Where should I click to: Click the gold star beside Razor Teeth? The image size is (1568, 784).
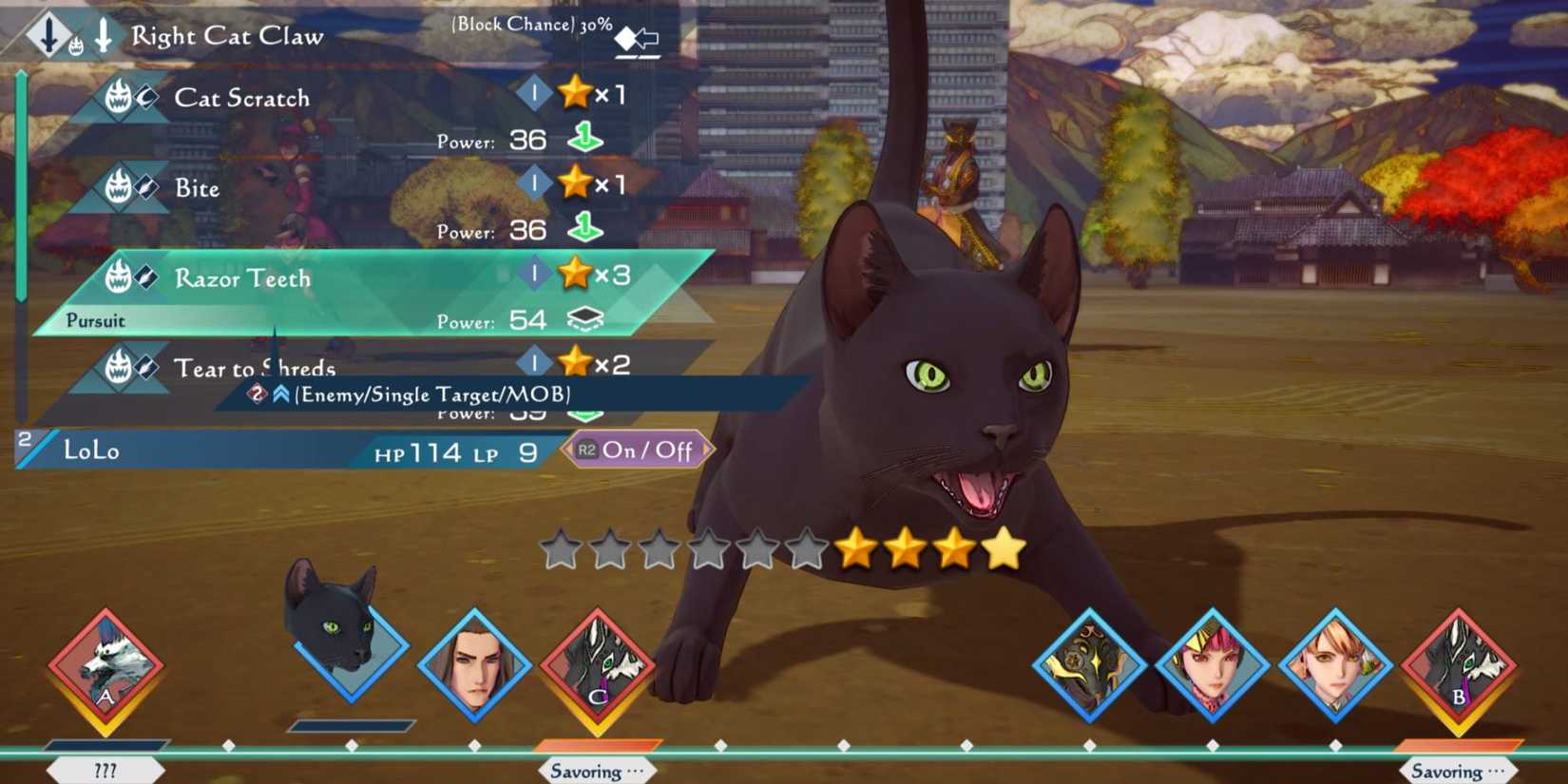pyautogui.click(x=574, y=274)
